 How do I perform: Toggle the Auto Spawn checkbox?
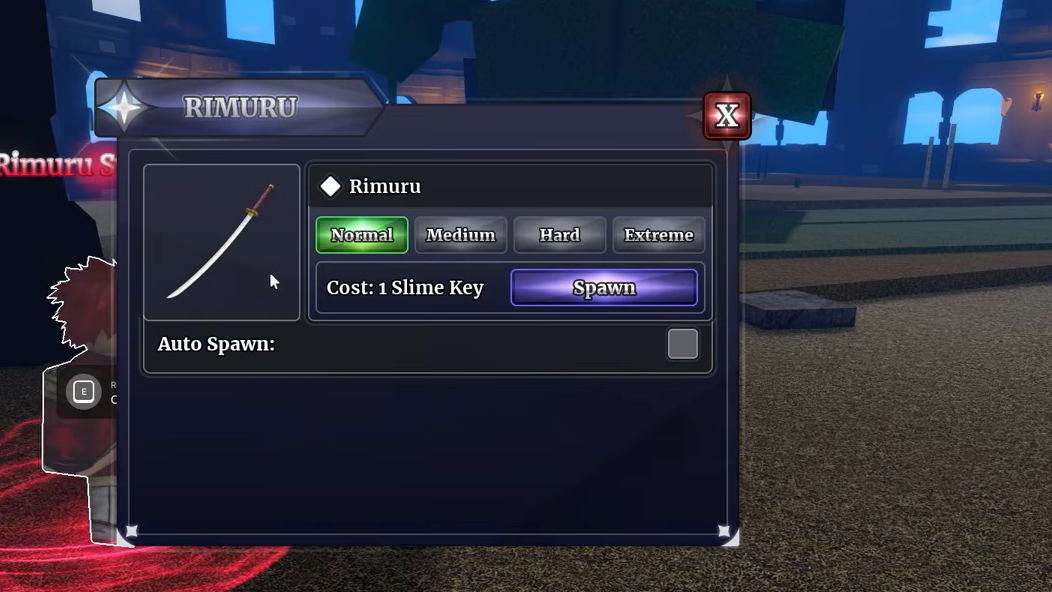(682, 344)
